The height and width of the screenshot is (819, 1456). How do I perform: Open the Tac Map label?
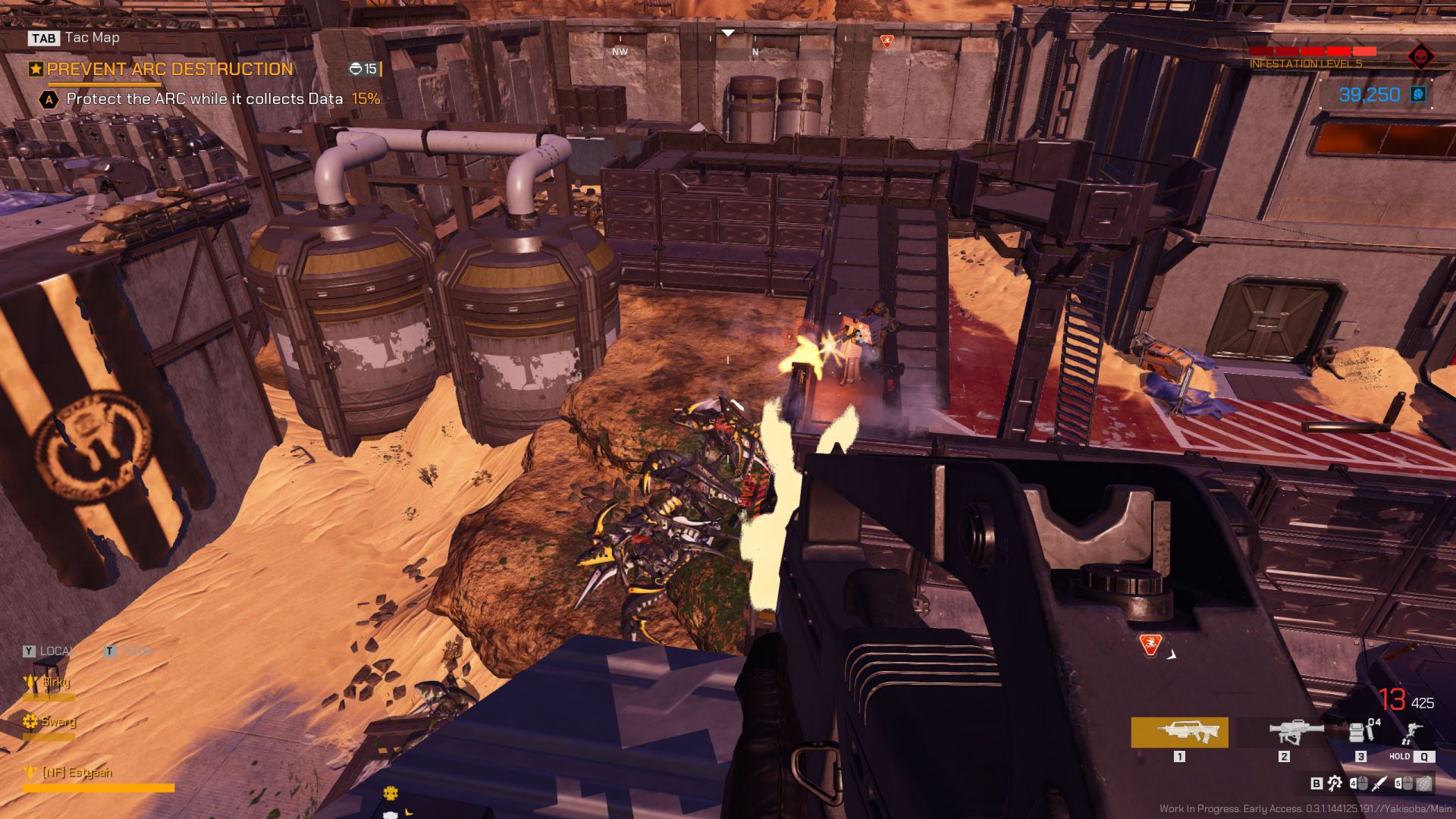pos(92,37)
